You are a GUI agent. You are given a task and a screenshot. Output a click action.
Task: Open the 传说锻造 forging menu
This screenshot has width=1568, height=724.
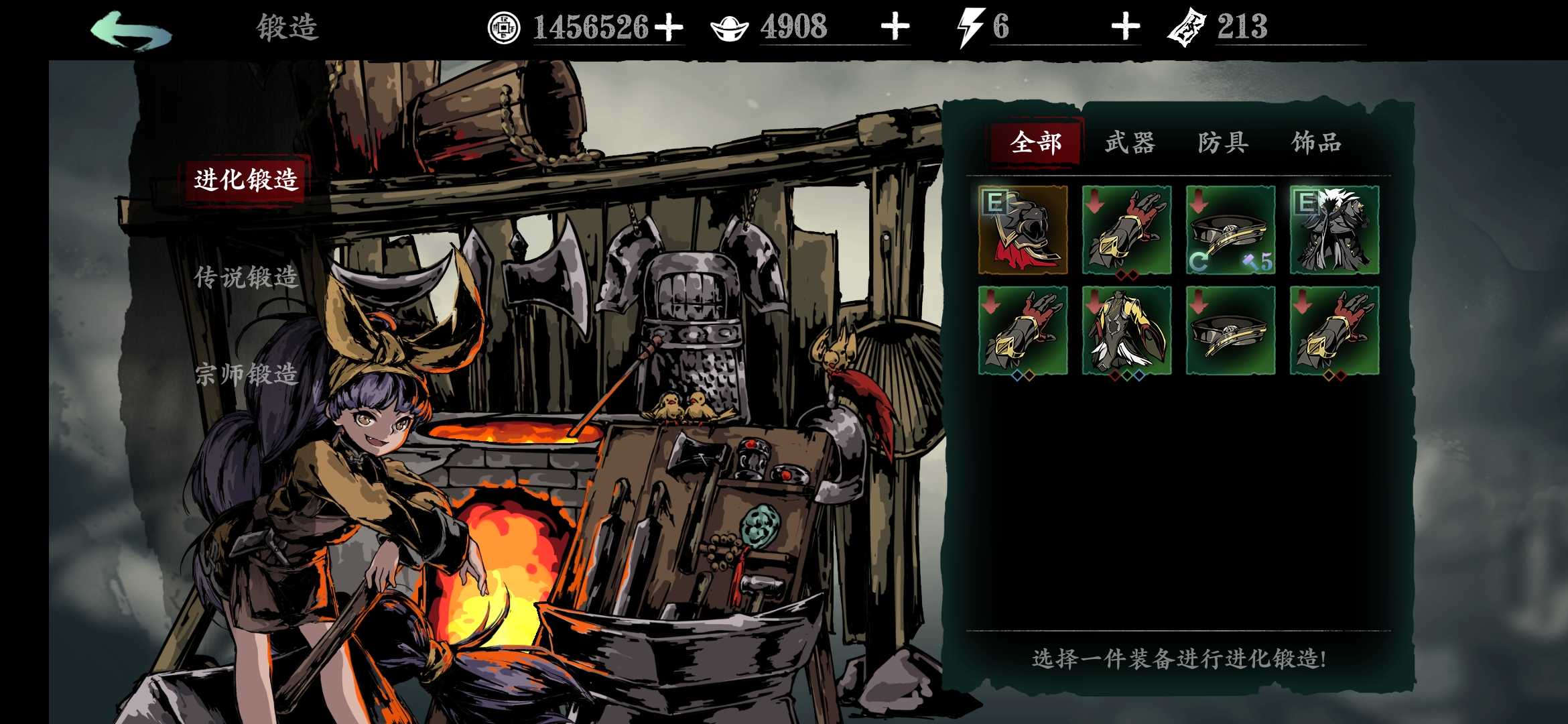pyautogui.click(x=246, y=277)
